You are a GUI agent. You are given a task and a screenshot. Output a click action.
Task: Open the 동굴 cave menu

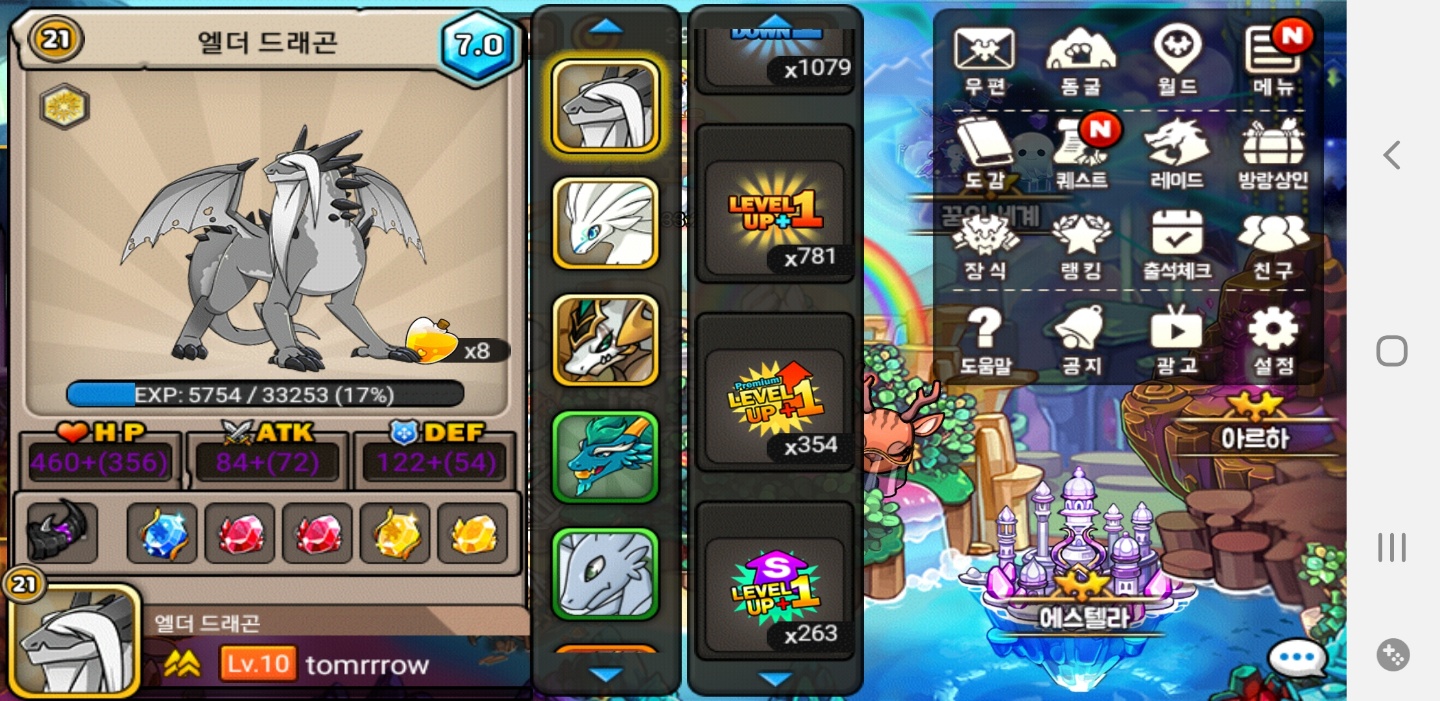pyautogui.click(x=1080, y=58)
